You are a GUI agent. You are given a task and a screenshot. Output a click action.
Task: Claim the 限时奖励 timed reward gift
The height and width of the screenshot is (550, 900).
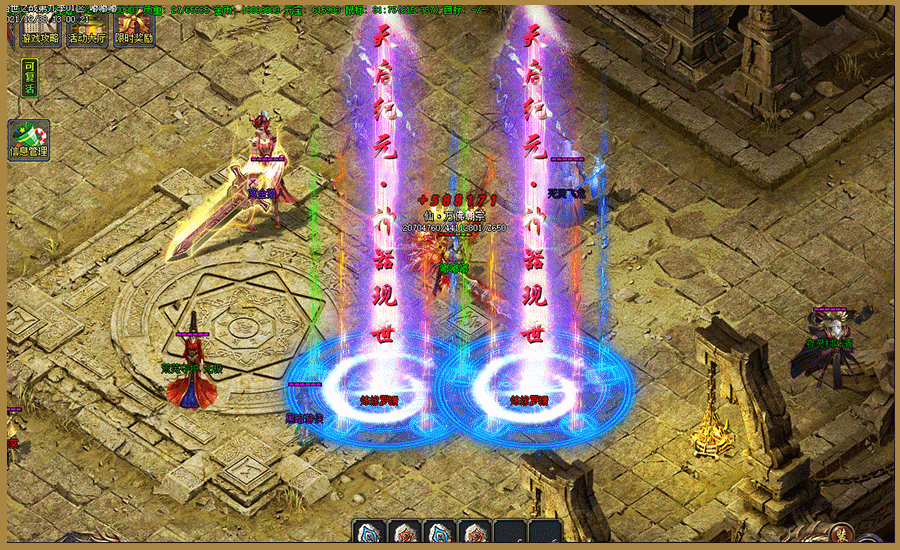click(x=134, y=32)
